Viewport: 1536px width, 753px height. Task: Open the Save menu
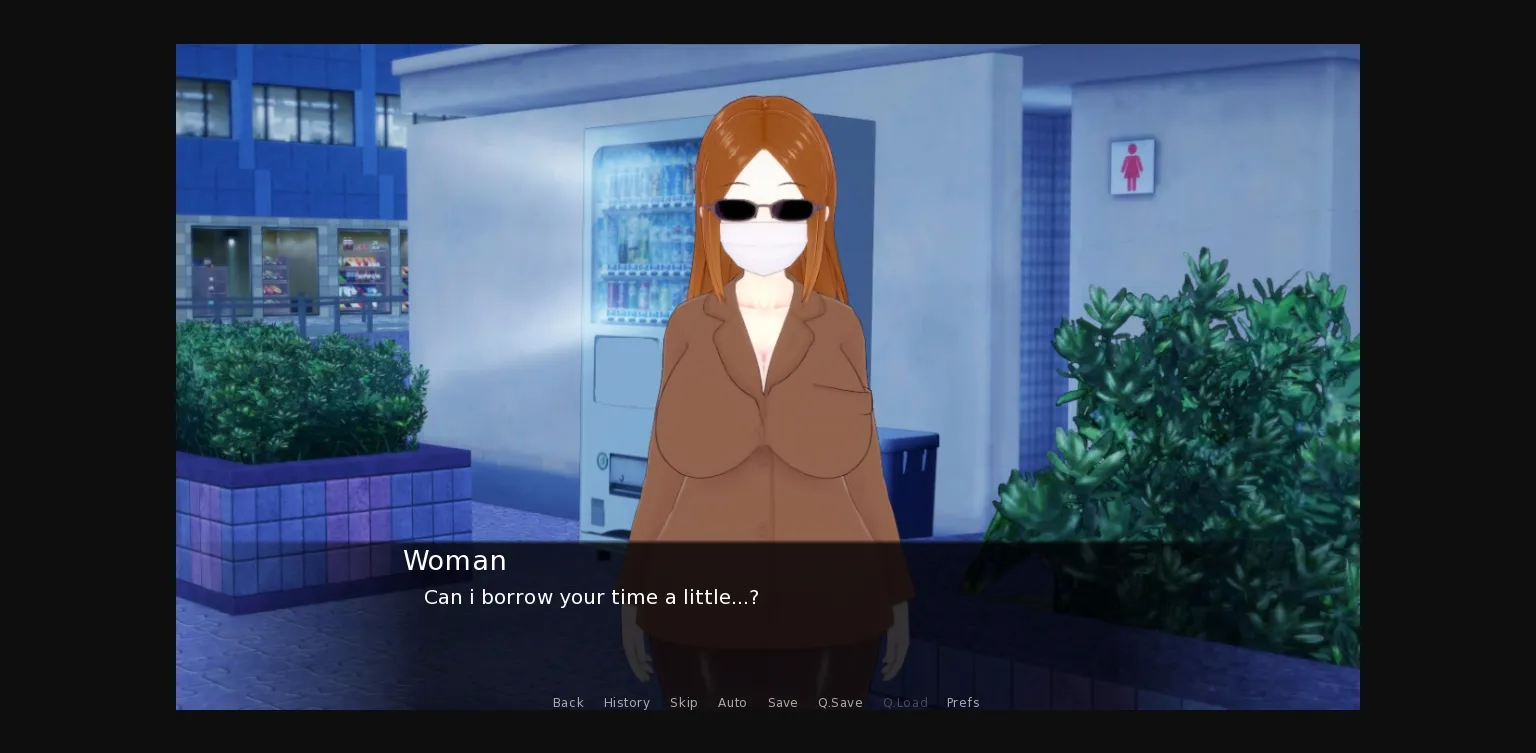tap(783, 703)
